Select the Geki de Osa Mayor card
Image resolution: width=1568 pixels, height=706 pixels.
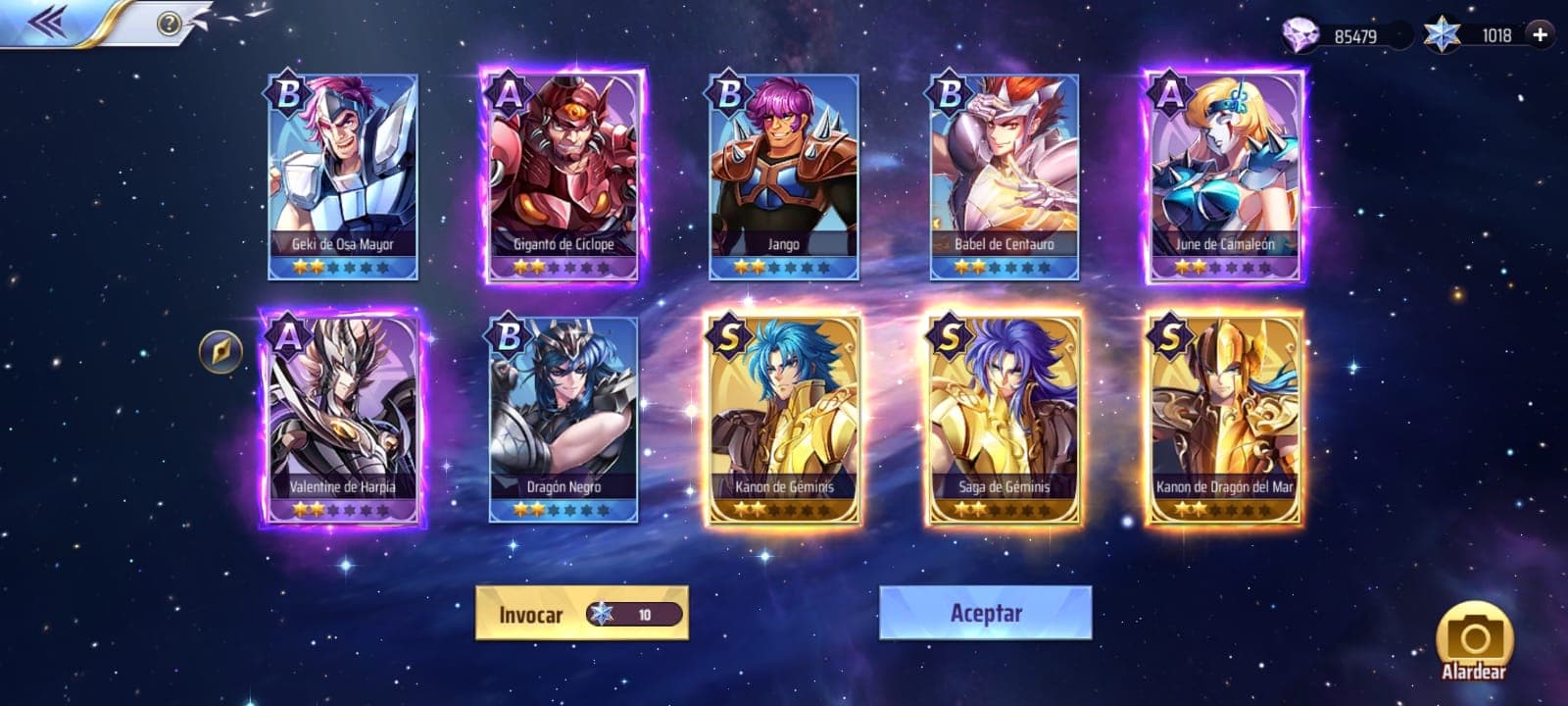(x=343, y=176)
